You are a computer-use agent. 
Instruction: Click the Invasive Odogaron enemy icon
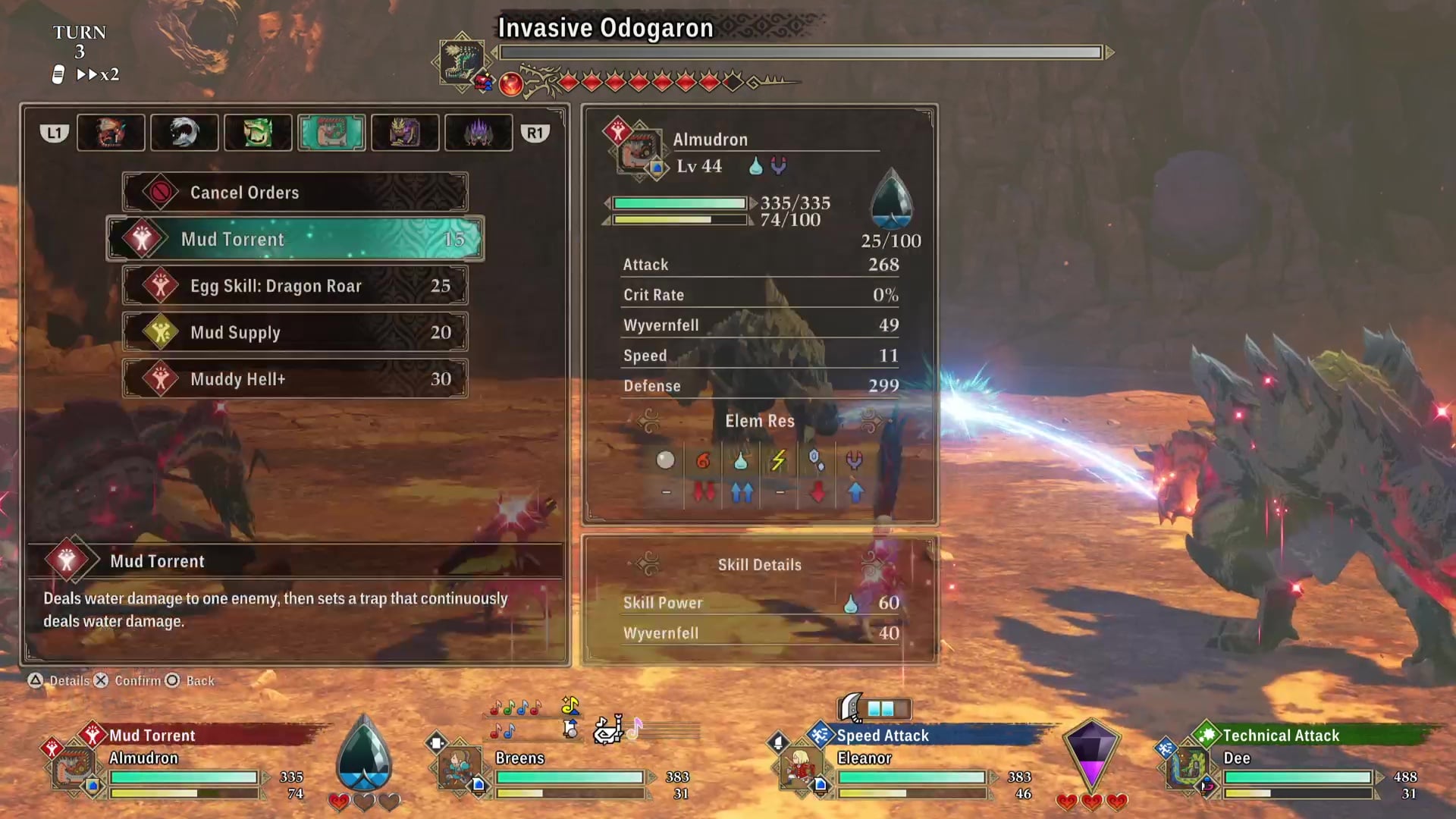click(462, 61)
